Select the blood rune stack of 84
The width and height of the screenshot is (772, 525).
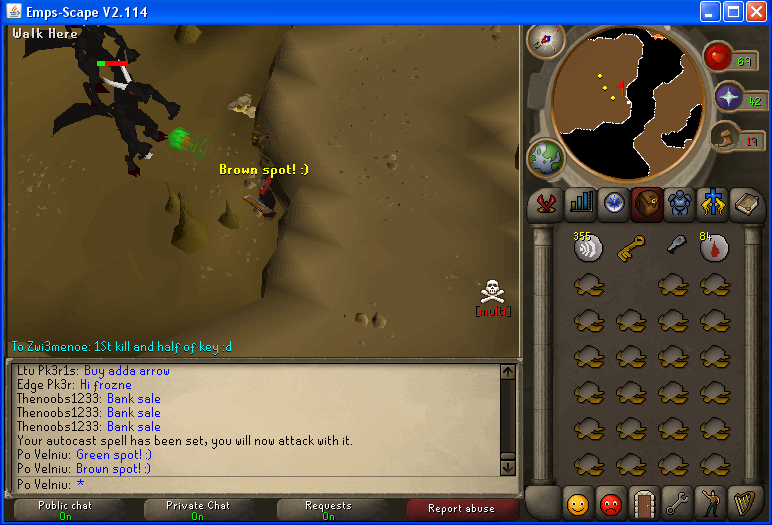(x=714, y=247)
